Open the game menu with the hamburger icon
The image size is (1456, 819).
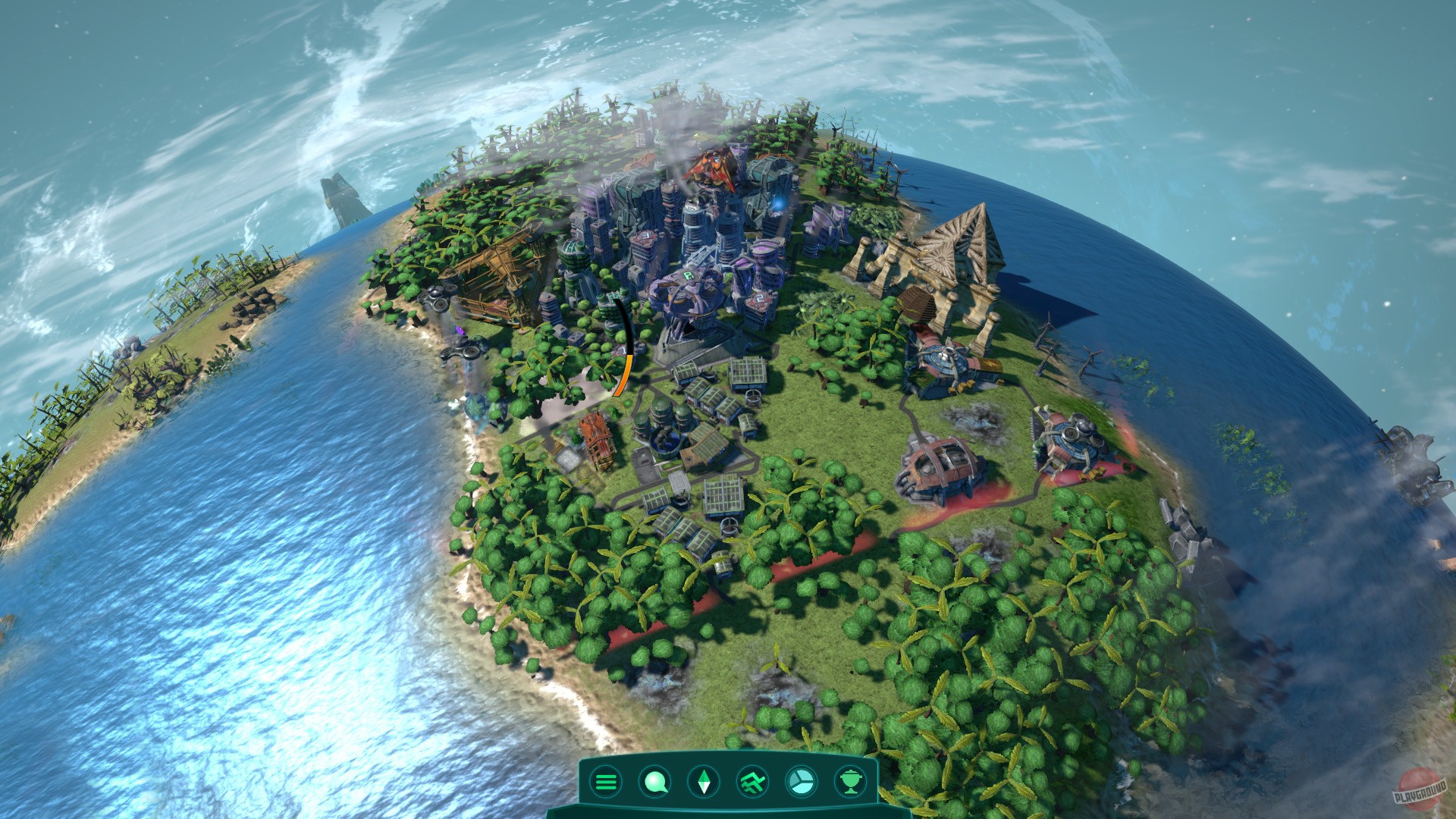(x=605, y=782)
